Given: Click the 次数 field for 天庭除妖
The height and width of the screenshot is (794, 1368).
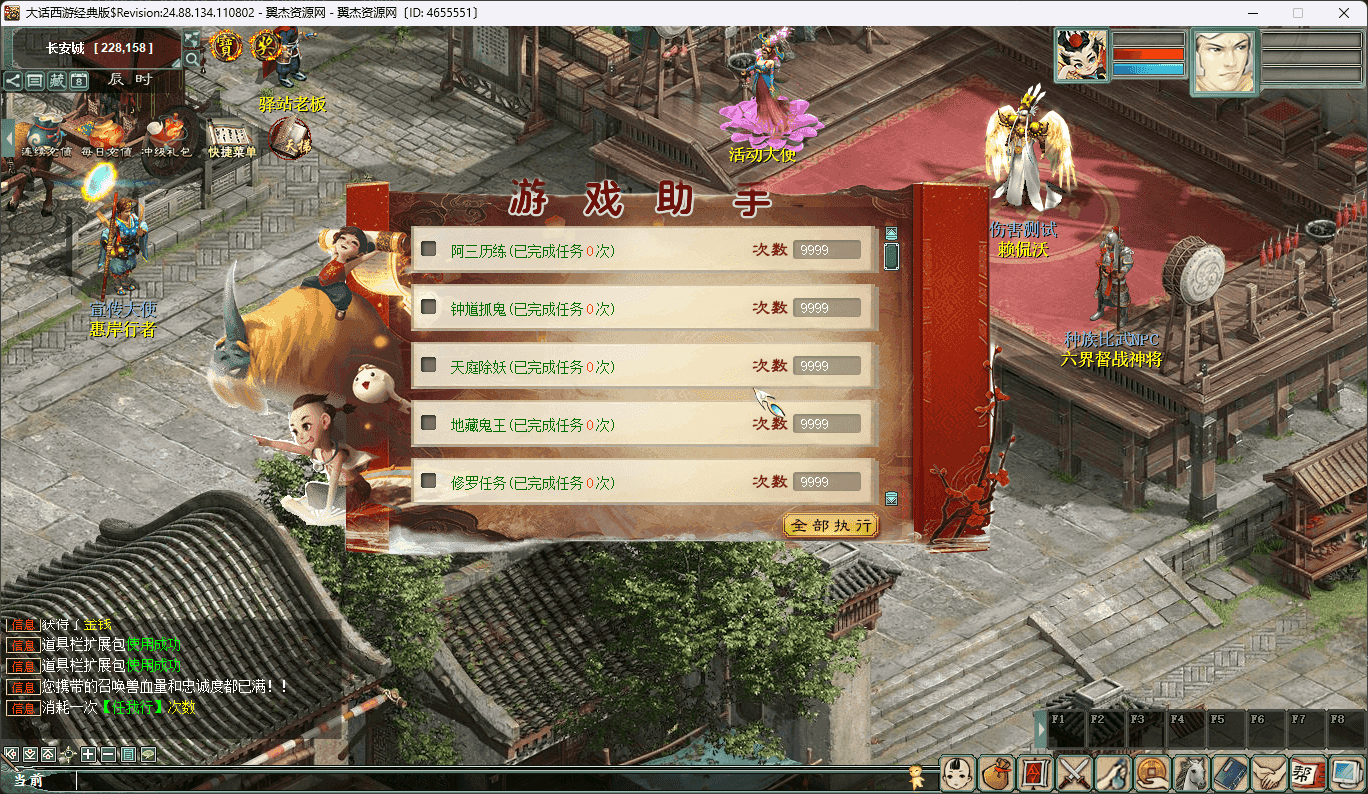Looking at the screenshot, I should tap(826, 366).
